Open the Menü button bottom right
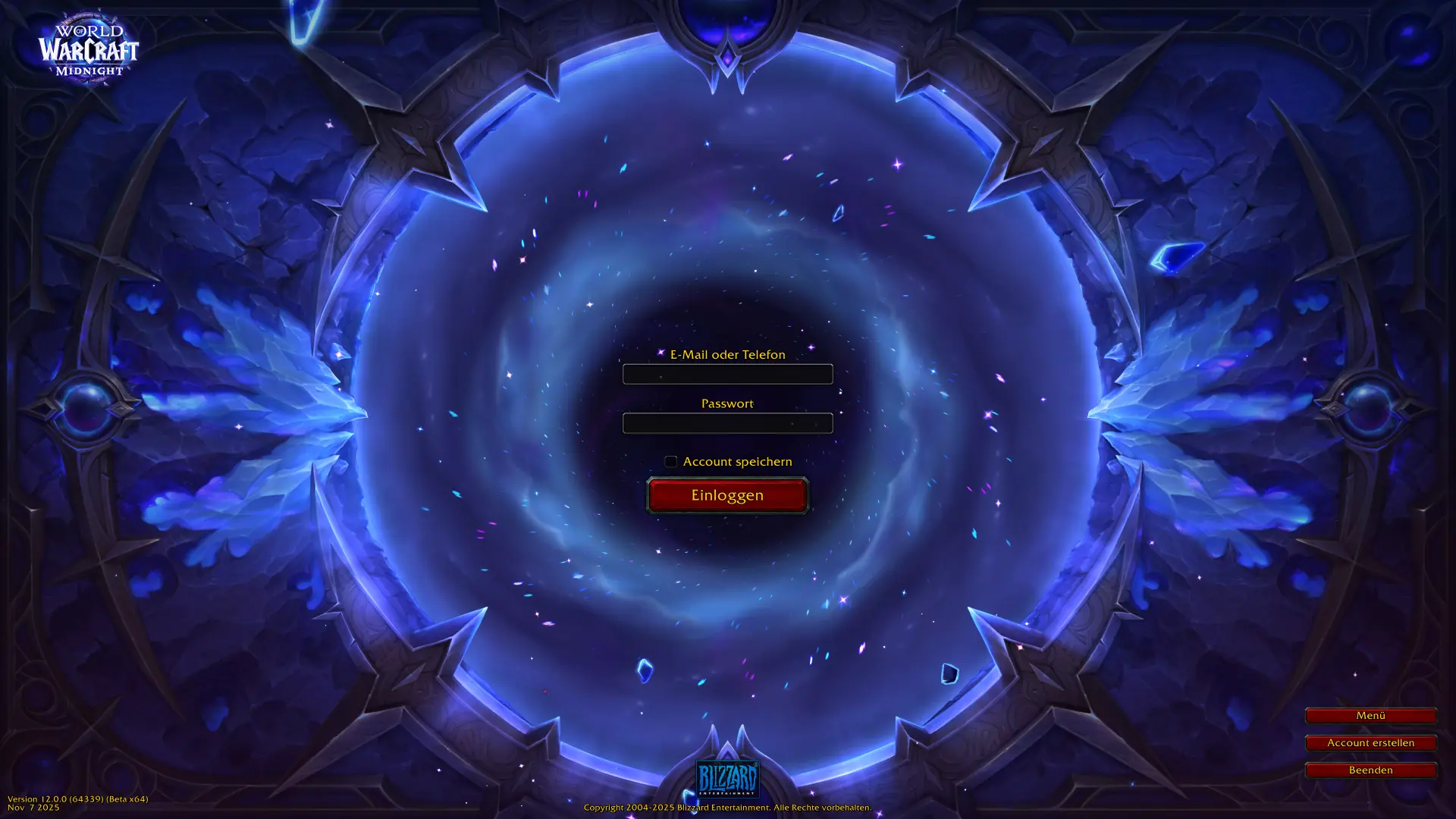Image resolution: width=1456 pixels, height=819 pixels. [x=1370, y=715]
